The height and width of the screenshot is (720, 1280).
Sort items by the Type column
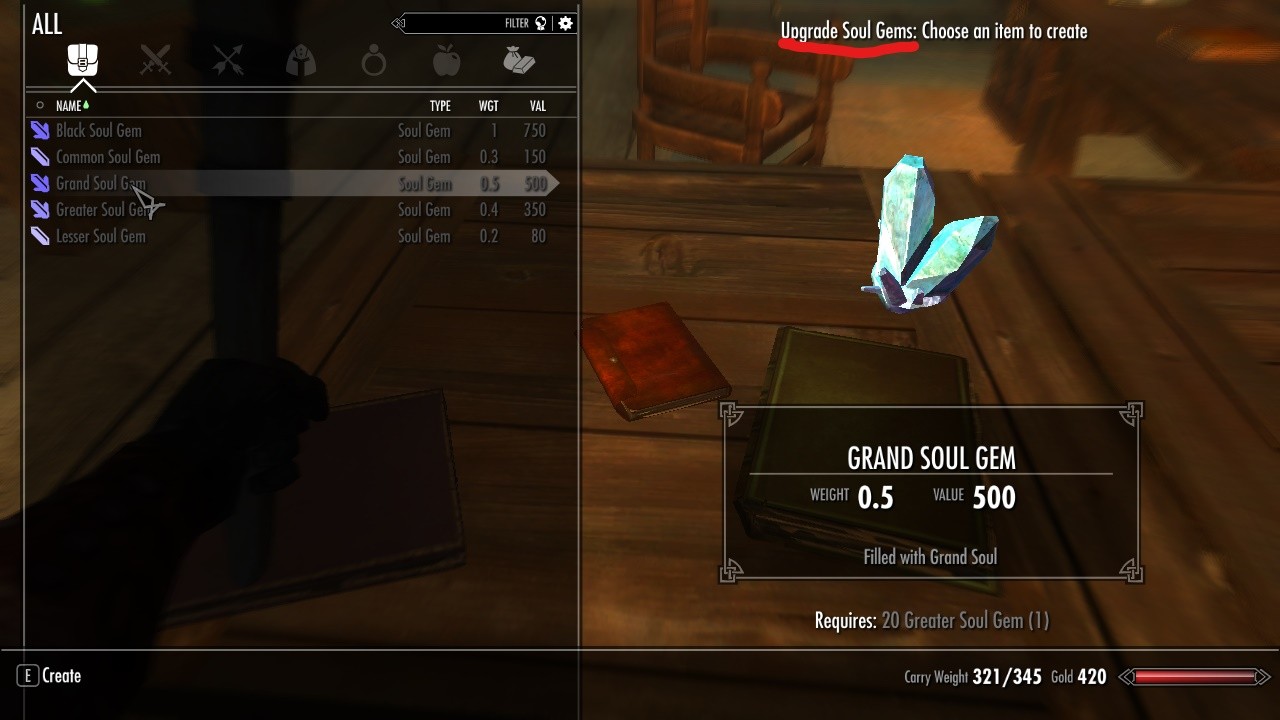(440, 106)
